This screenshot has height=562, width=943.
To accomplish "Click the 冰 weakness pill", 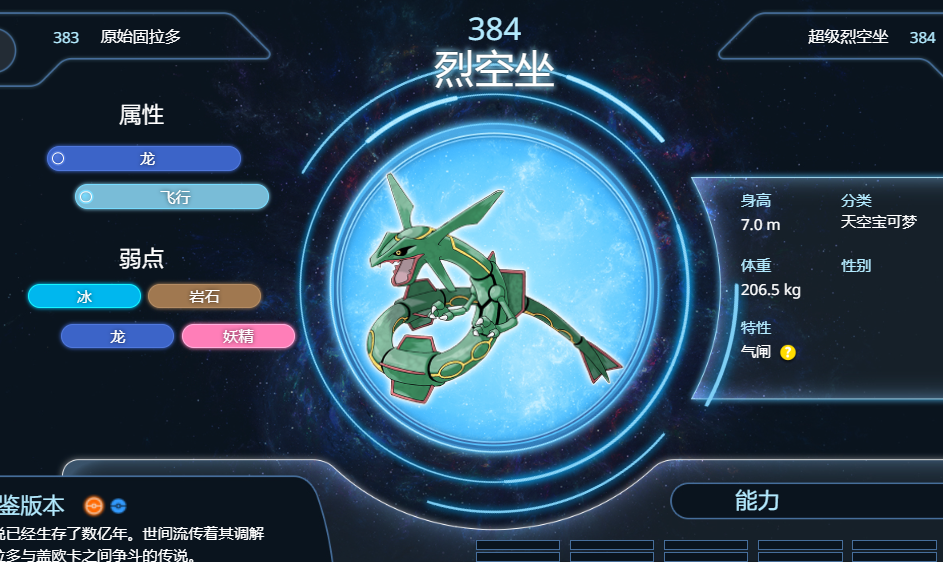I will click(x=84, y=296).
